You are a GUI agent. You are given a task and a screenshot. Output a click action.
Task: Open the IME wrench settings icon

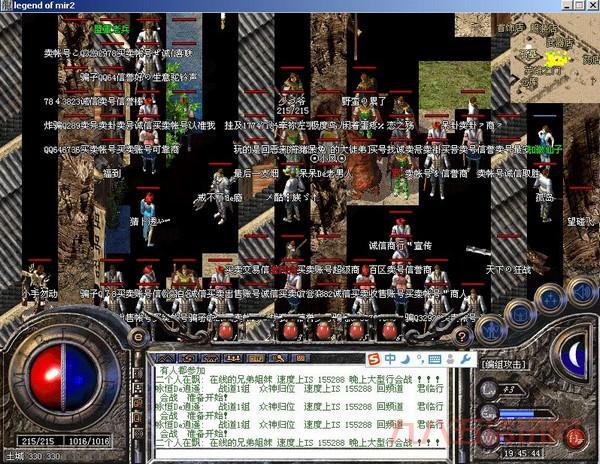coord(464,359)
